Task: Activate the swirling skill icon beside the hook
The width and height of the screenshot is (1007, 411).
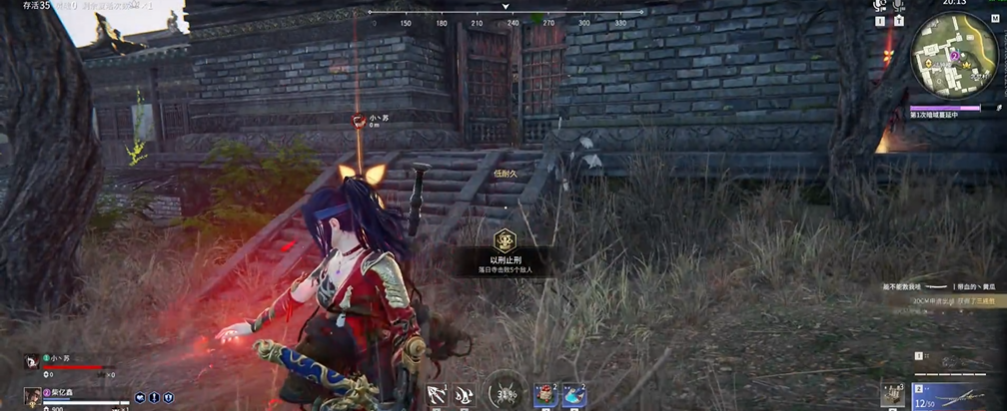Action: coord(463,396)
